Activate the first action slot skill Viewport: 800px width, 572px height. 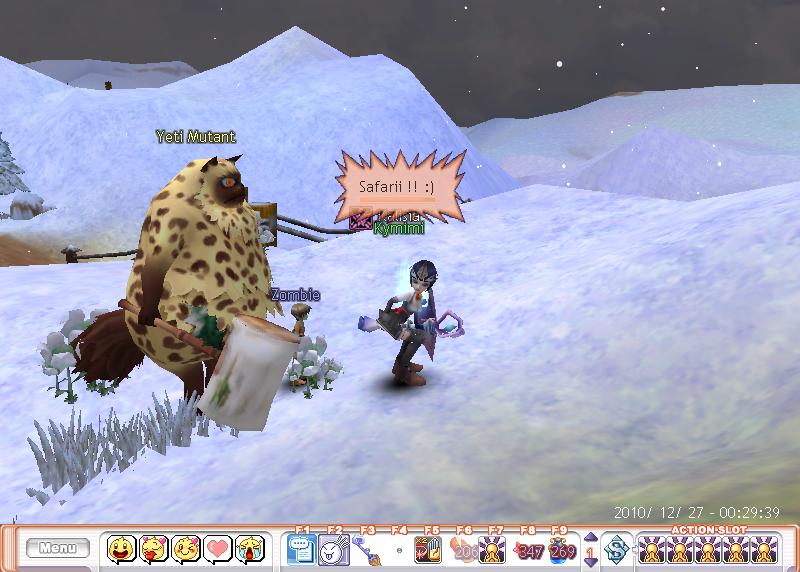[x=651, y=549]
